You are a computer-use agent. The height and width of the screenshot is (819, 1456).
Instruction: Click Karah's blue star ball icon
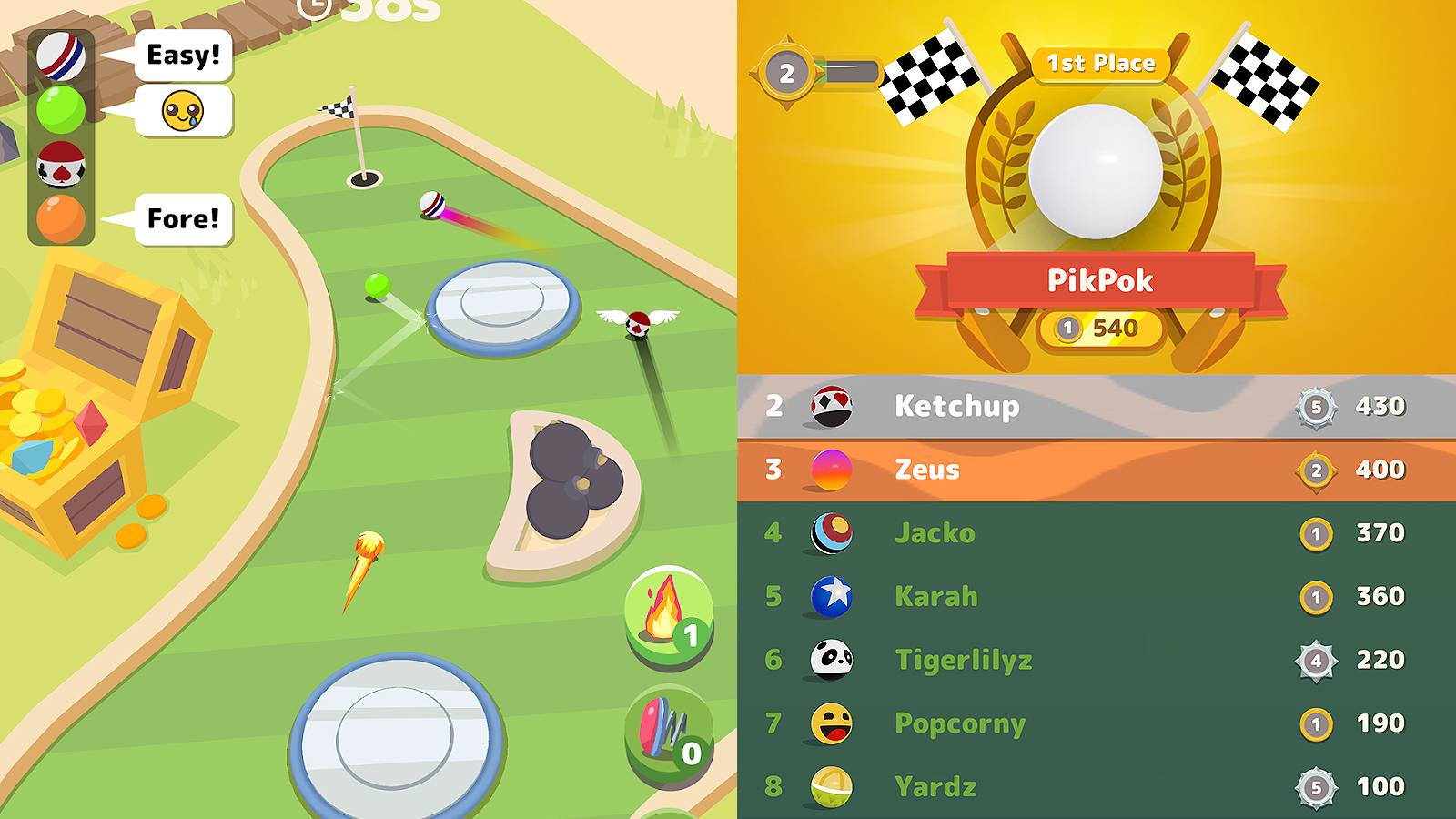click(828, 597)
